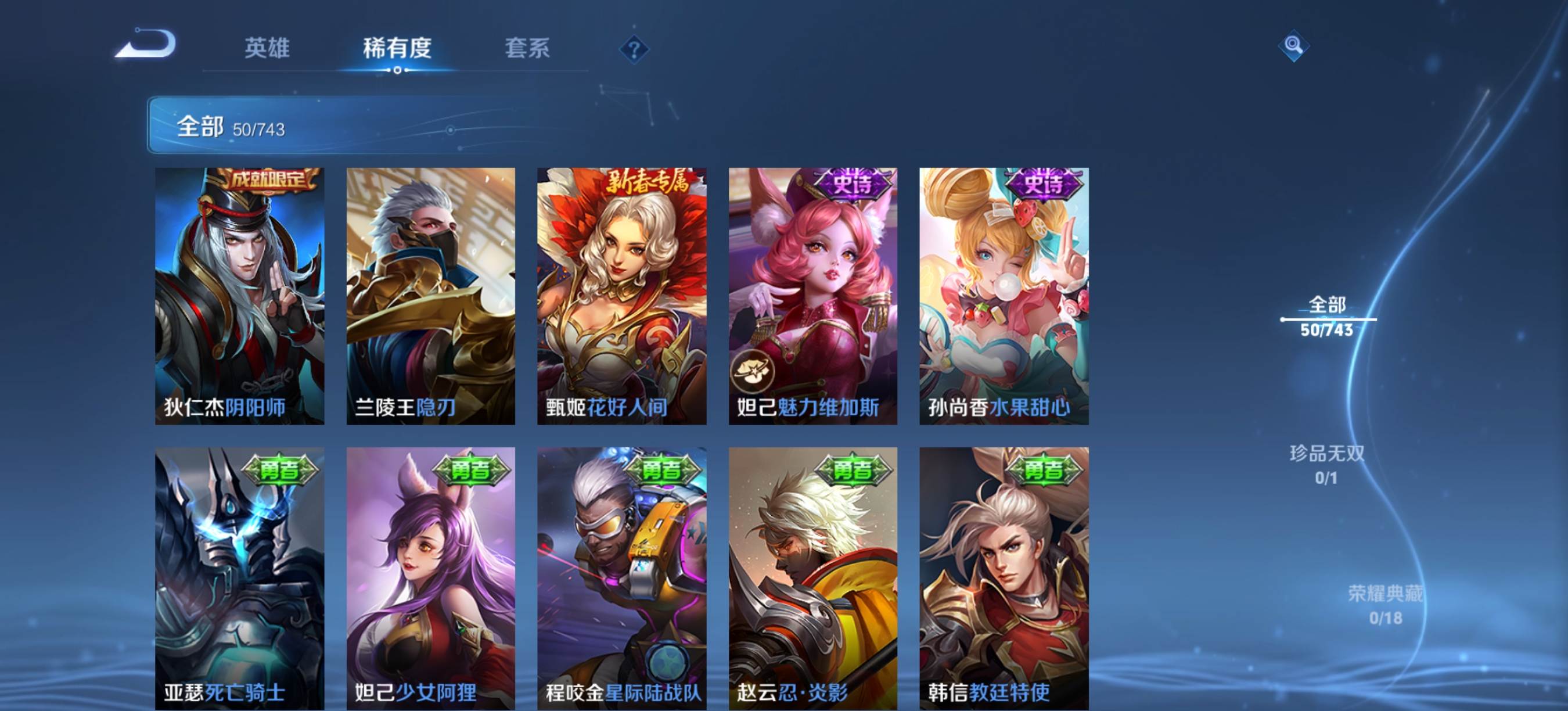Select the 稀有度 tab
This screenshot has height=711, width=1568.
coord(397,48)
